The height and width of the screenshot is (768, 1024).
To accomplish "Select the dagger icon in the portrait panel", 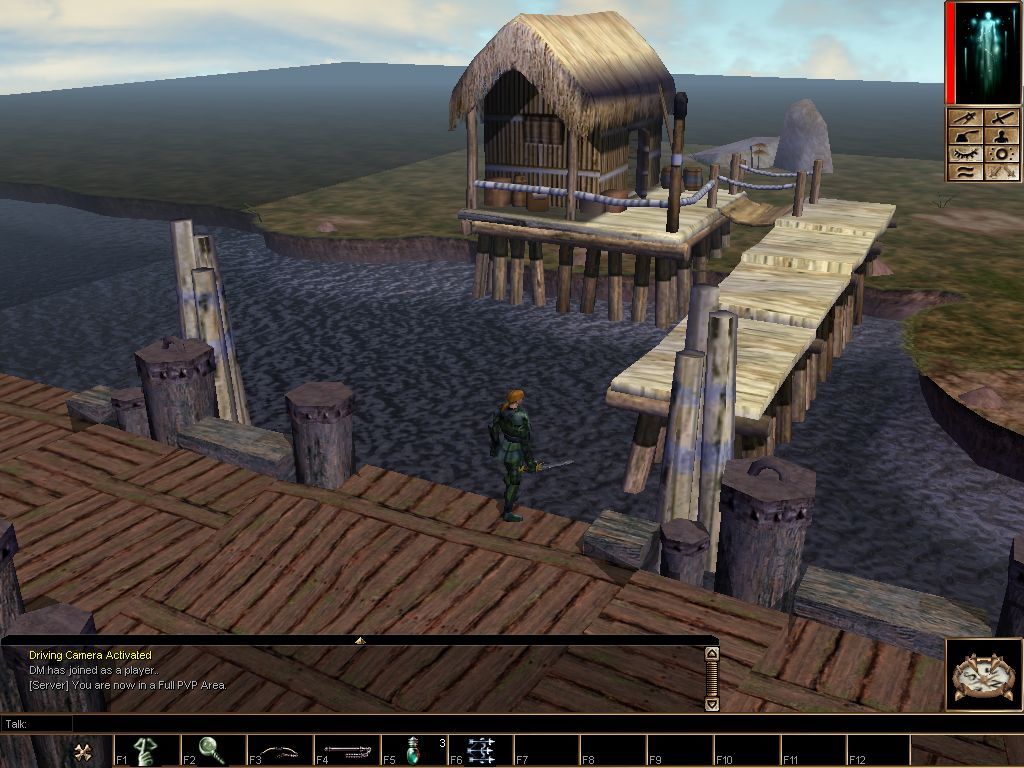I will point(965,118).
